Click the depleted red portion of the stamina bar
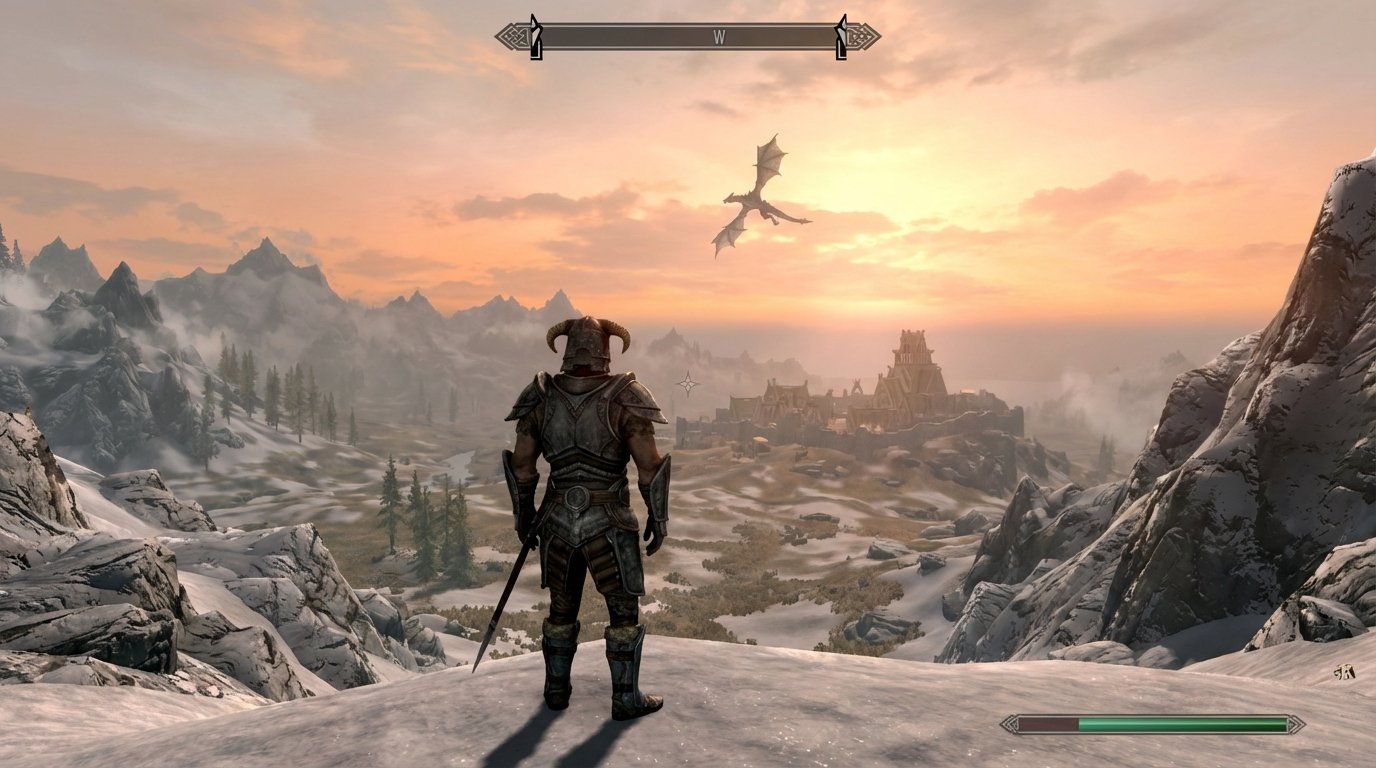Image resolution: width=1376 pixels, height=768 pixels. click(x=1047, y=722)
